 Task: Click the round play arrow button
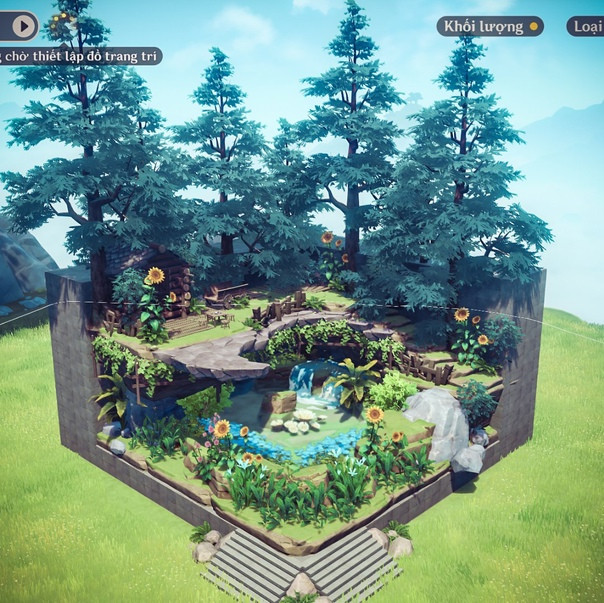click(x=21, y=25)
